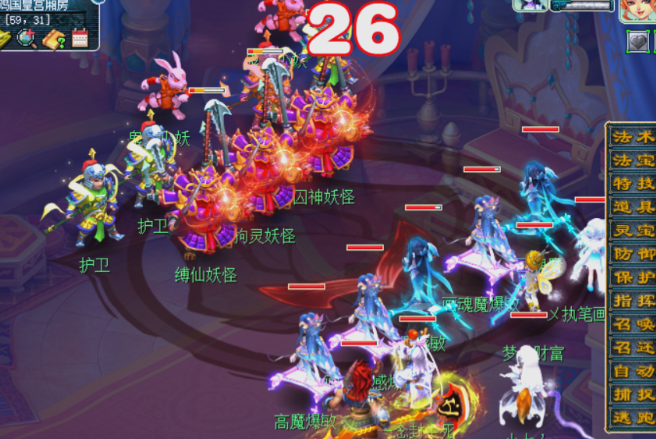Choose the 捕捉 capture command

632,394
